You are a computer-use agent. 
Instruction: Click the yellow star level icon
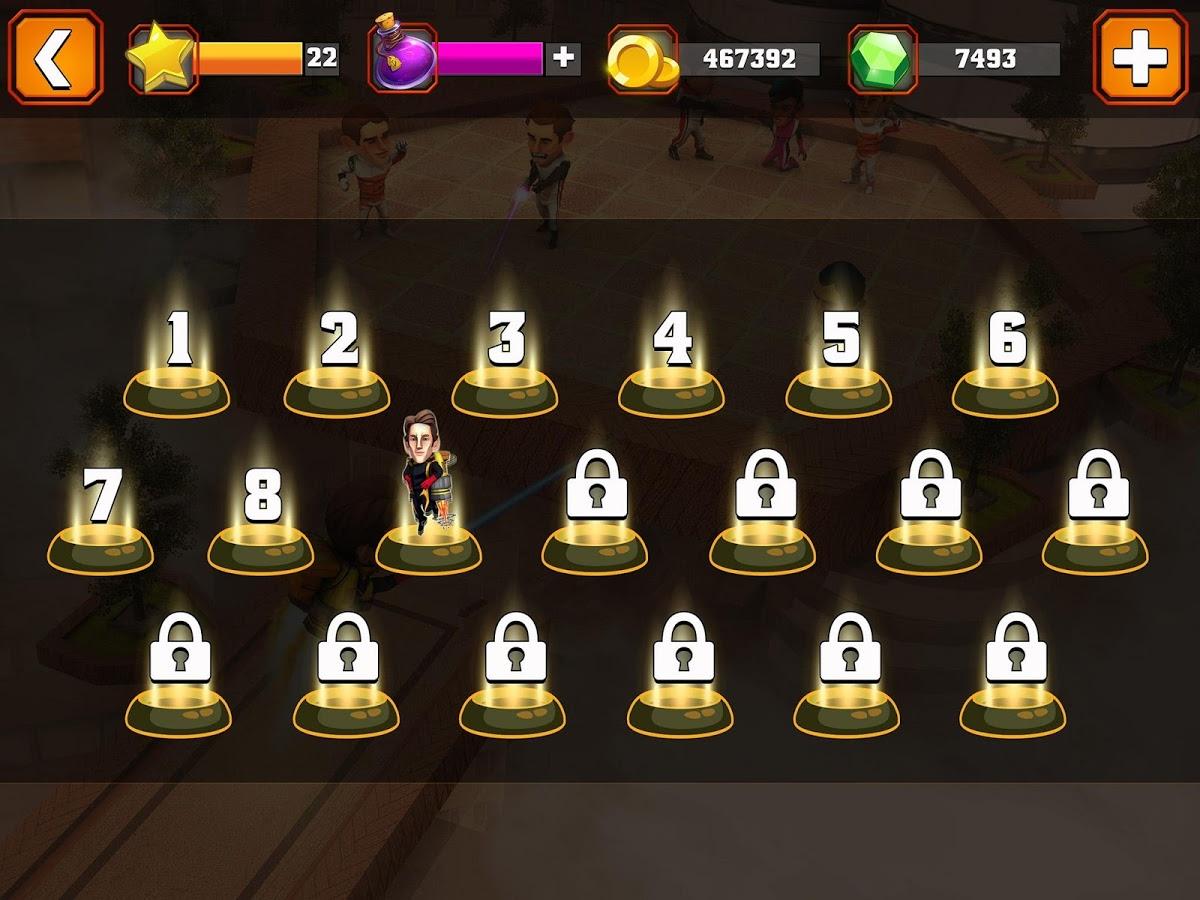pyautogui.click(x=162, y=58)
